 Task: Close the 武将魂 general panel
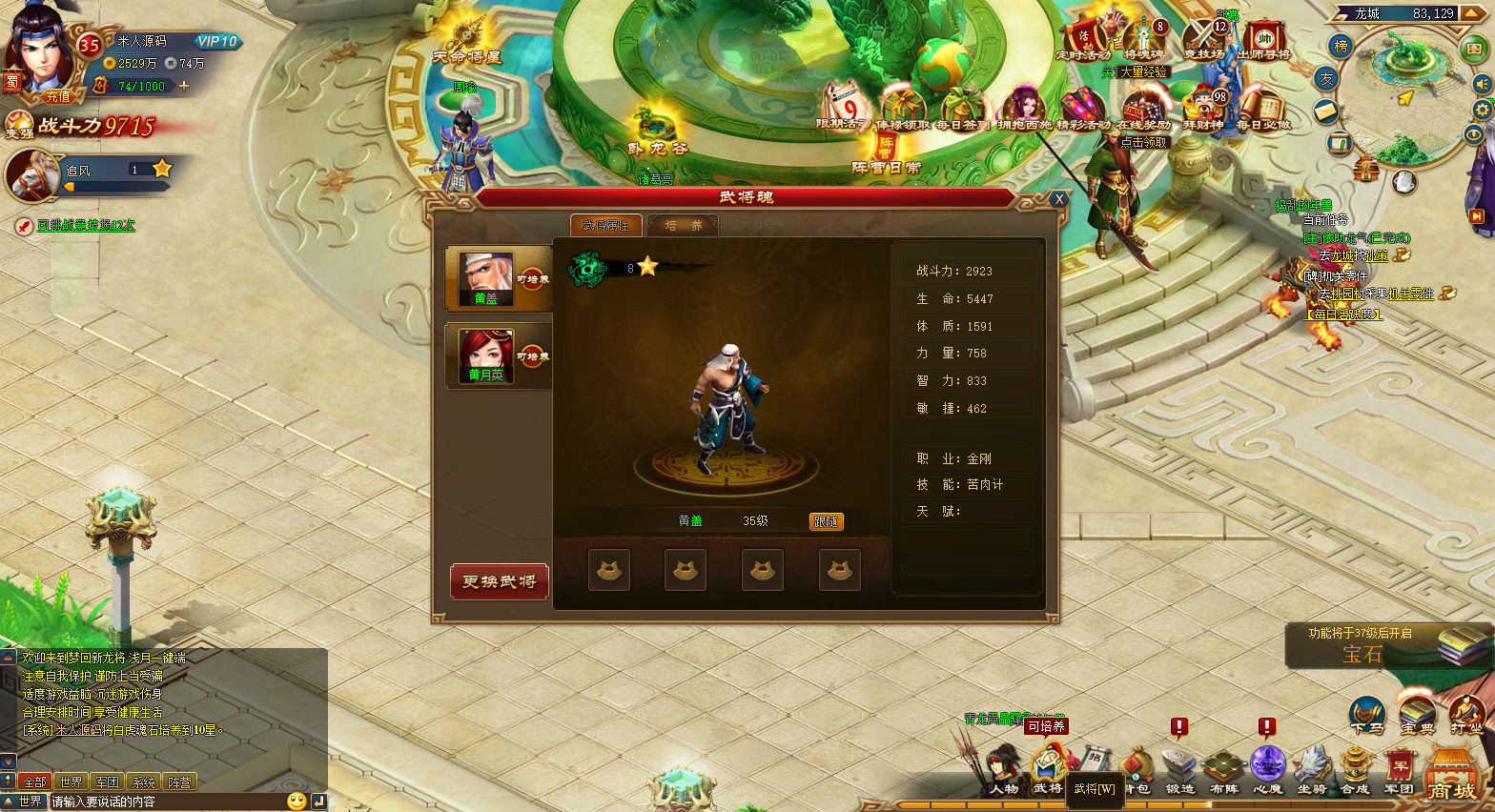(x=1058, y=199)
